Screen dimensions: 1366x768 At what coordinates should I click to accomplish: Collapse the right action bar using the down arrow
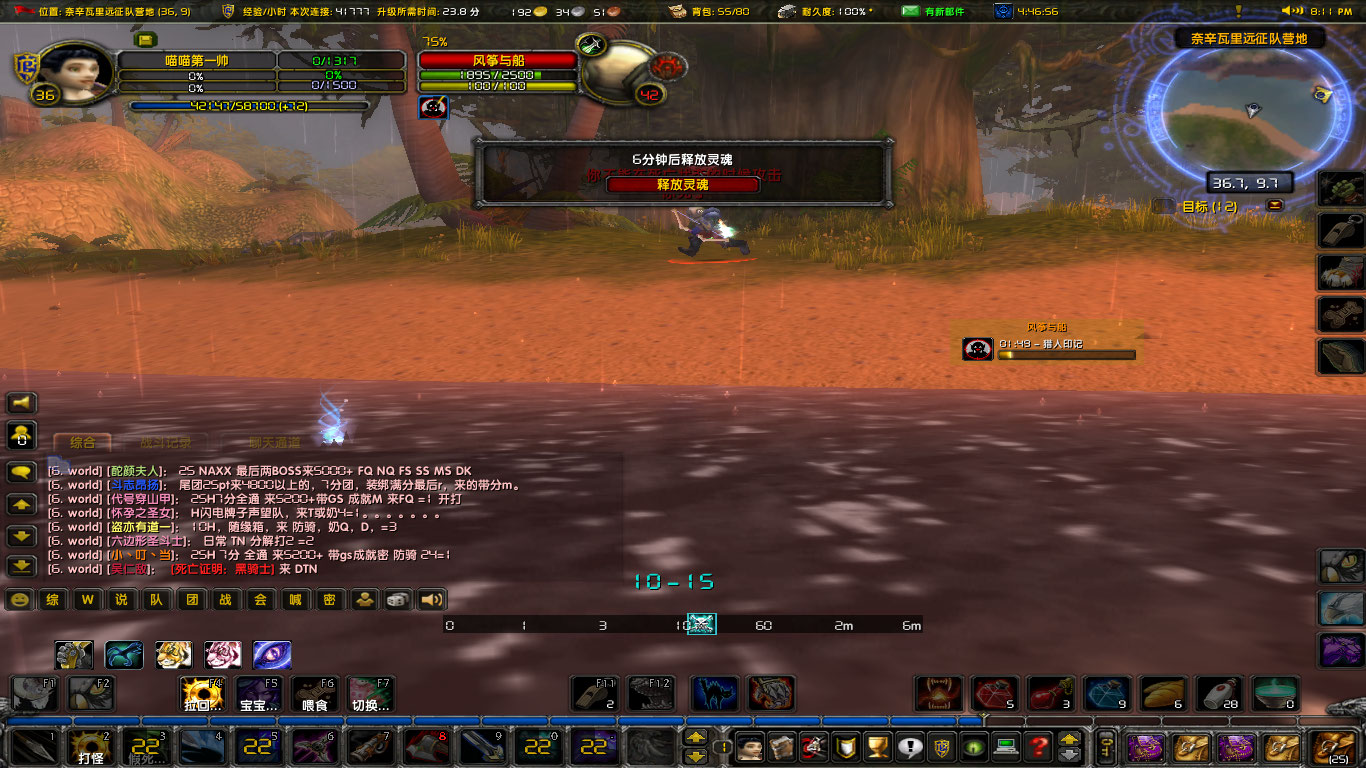696,756
